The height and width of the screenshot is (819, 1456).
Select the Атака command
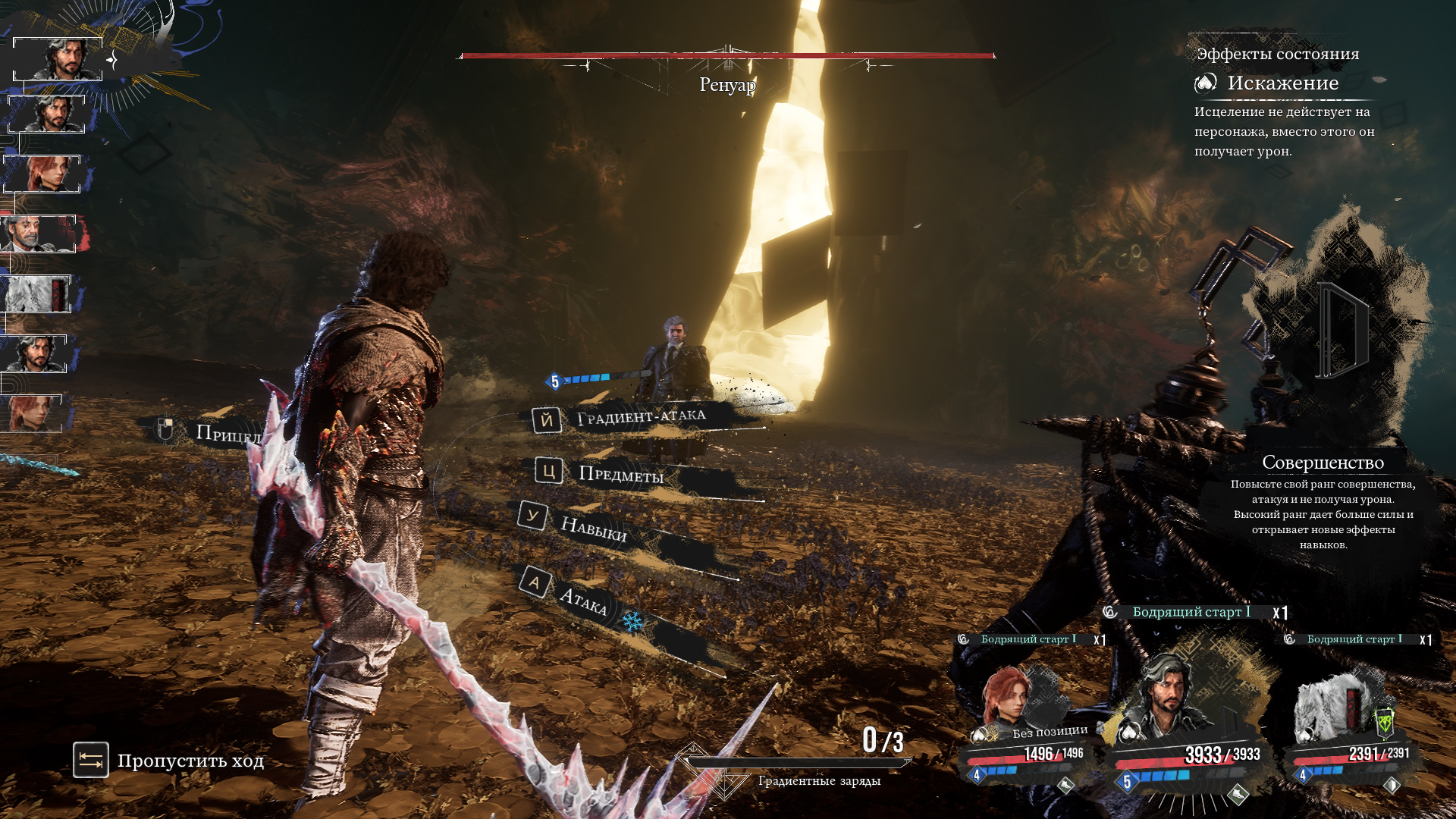pos(582,600)
